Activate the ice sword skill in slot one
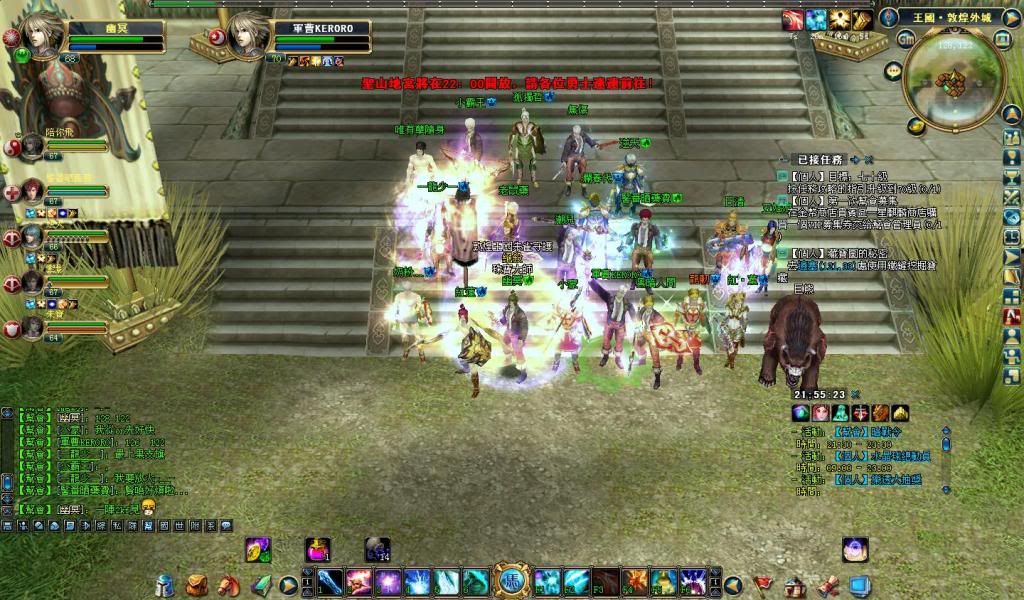Screen dimensions: 1024x600 330,581
